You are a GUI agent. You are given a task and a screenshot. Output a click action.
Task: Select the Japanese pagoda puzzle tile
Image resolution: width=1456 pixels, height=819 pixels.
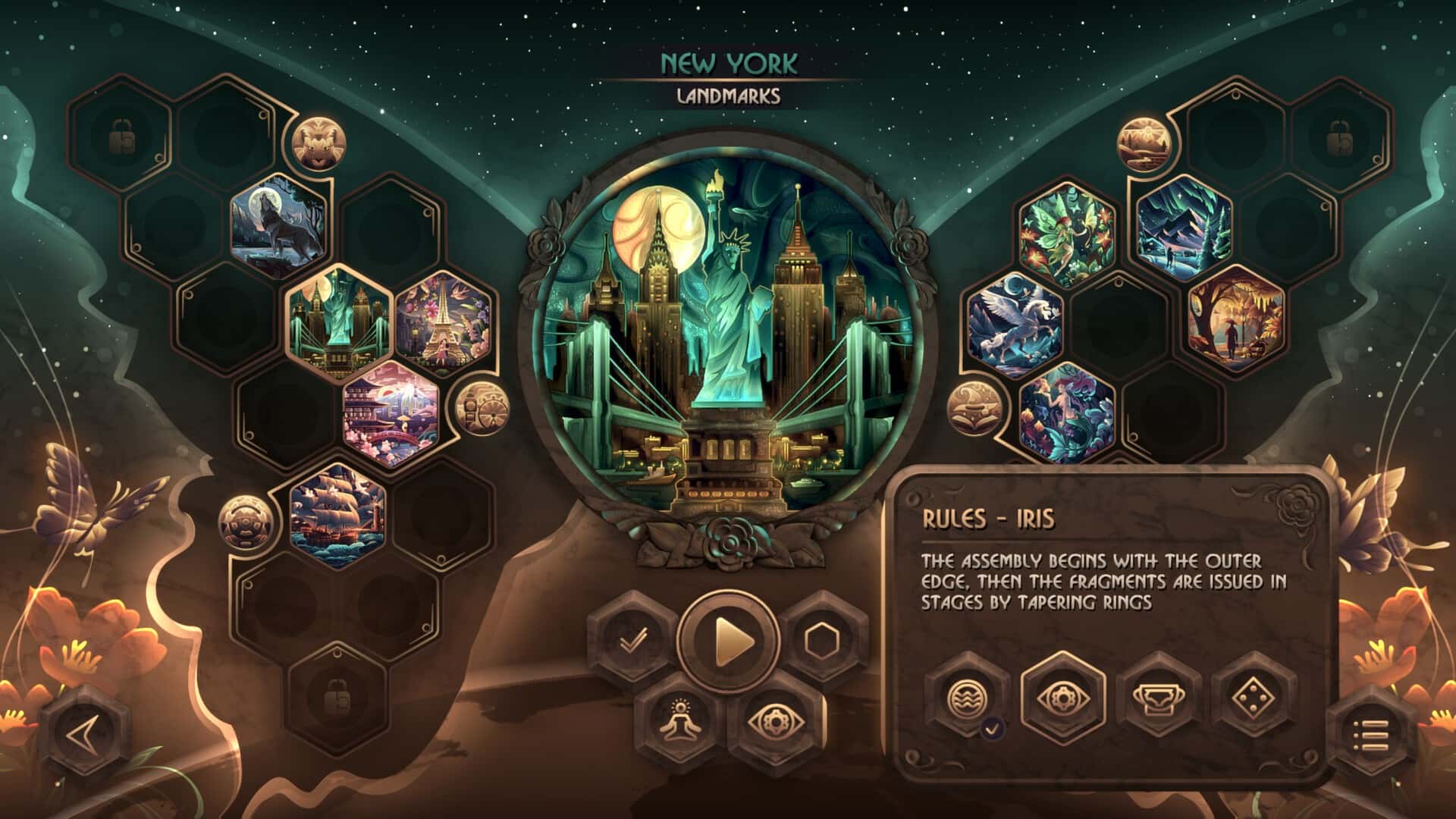click(391, 413)
